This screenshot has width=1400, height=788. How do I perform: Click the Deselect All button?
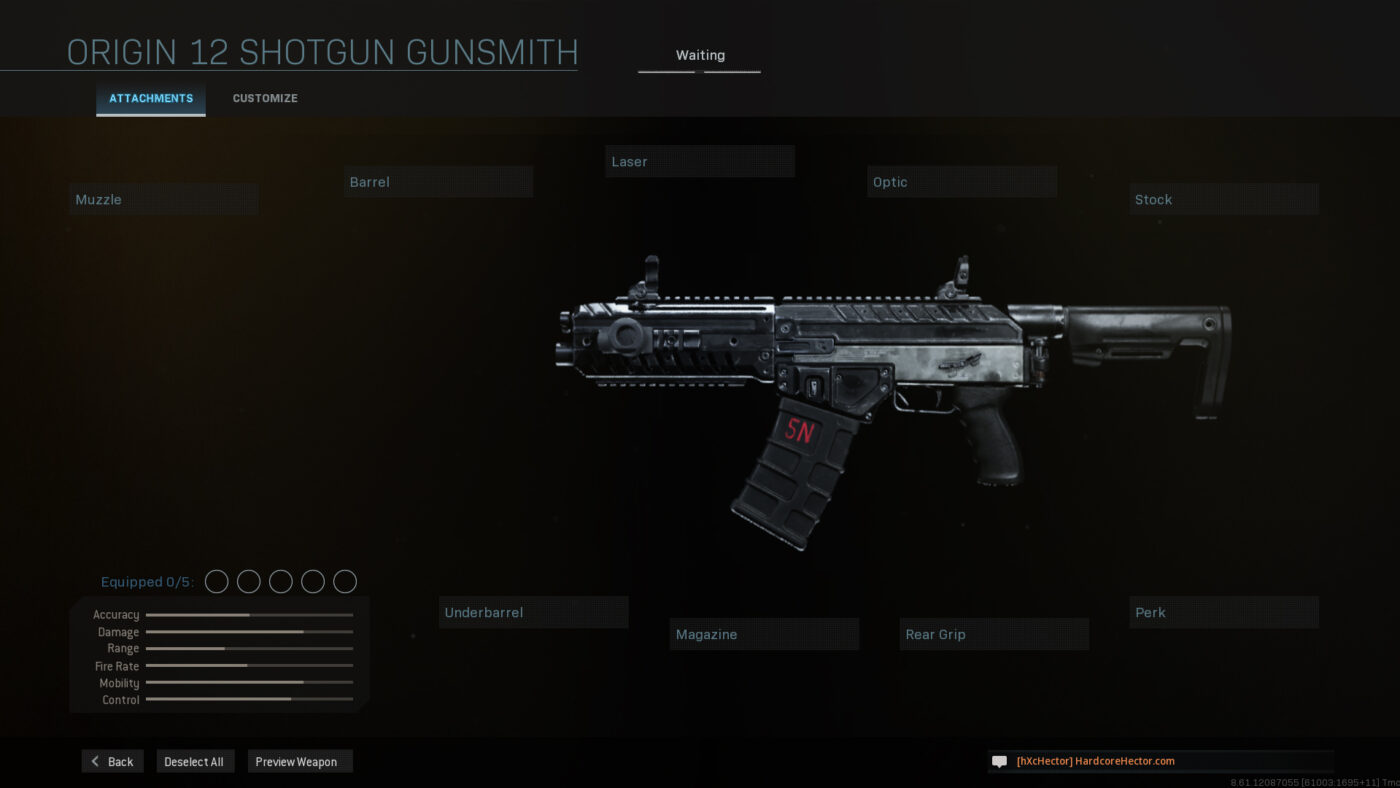coord(195,761)
